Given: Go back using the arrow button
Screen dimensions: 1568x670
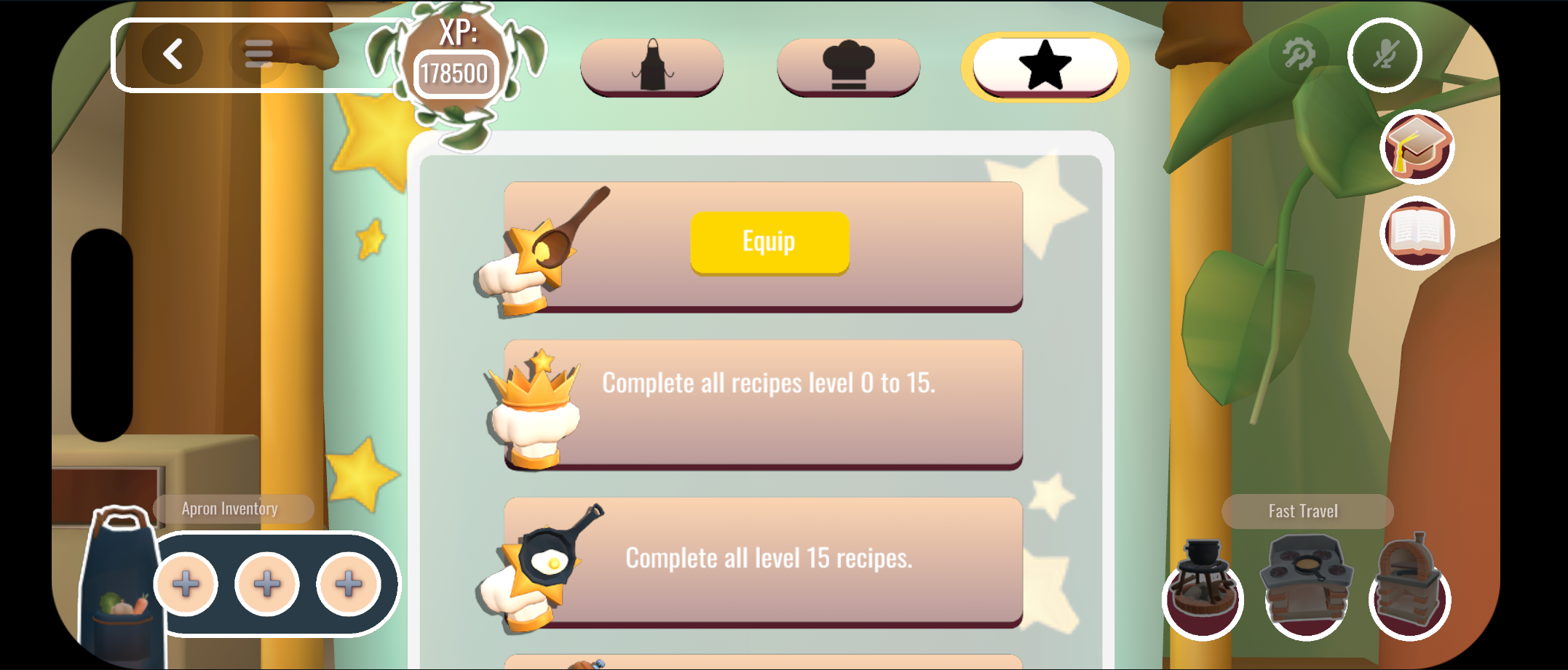Looking at the screenshot, I should (173, 53).
